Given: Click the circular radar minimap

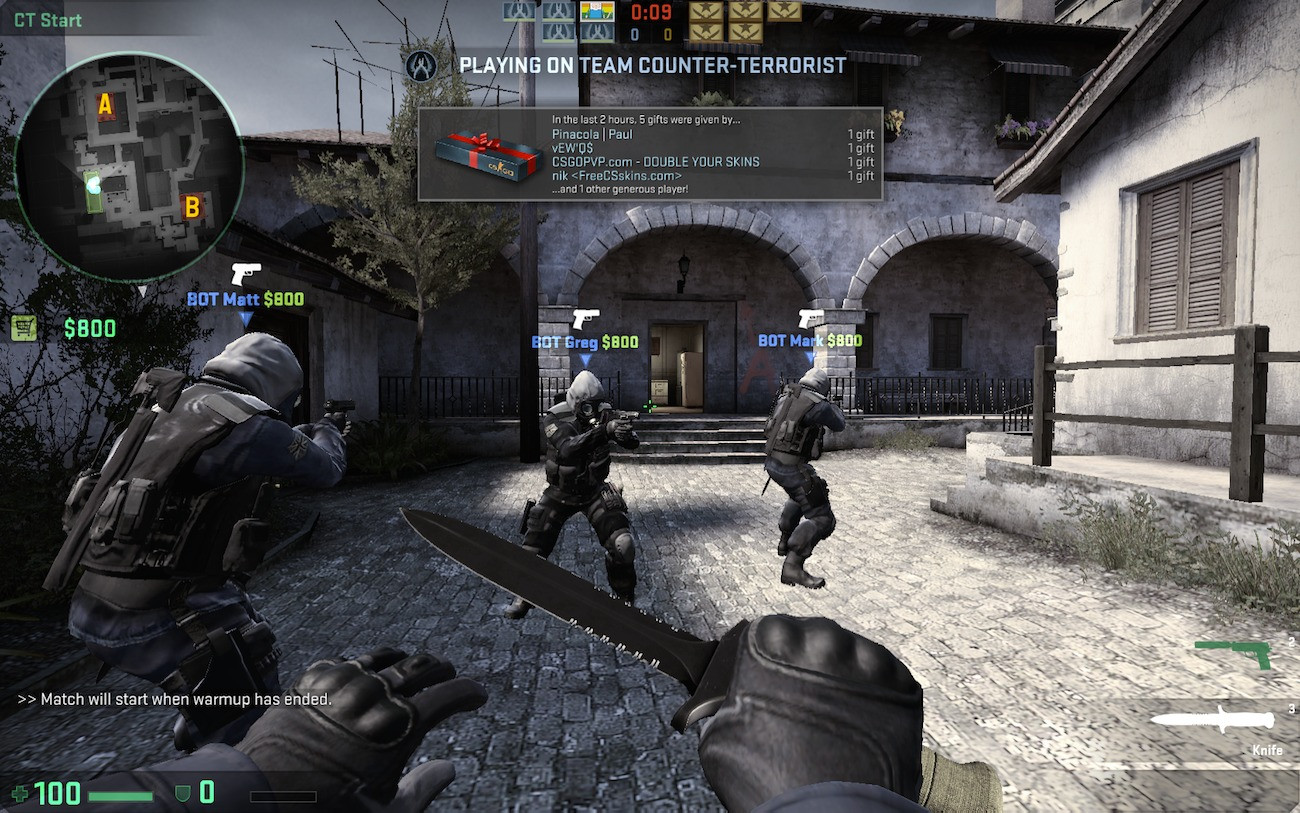Looking at the screenshot, I should (x=129, y=165).
